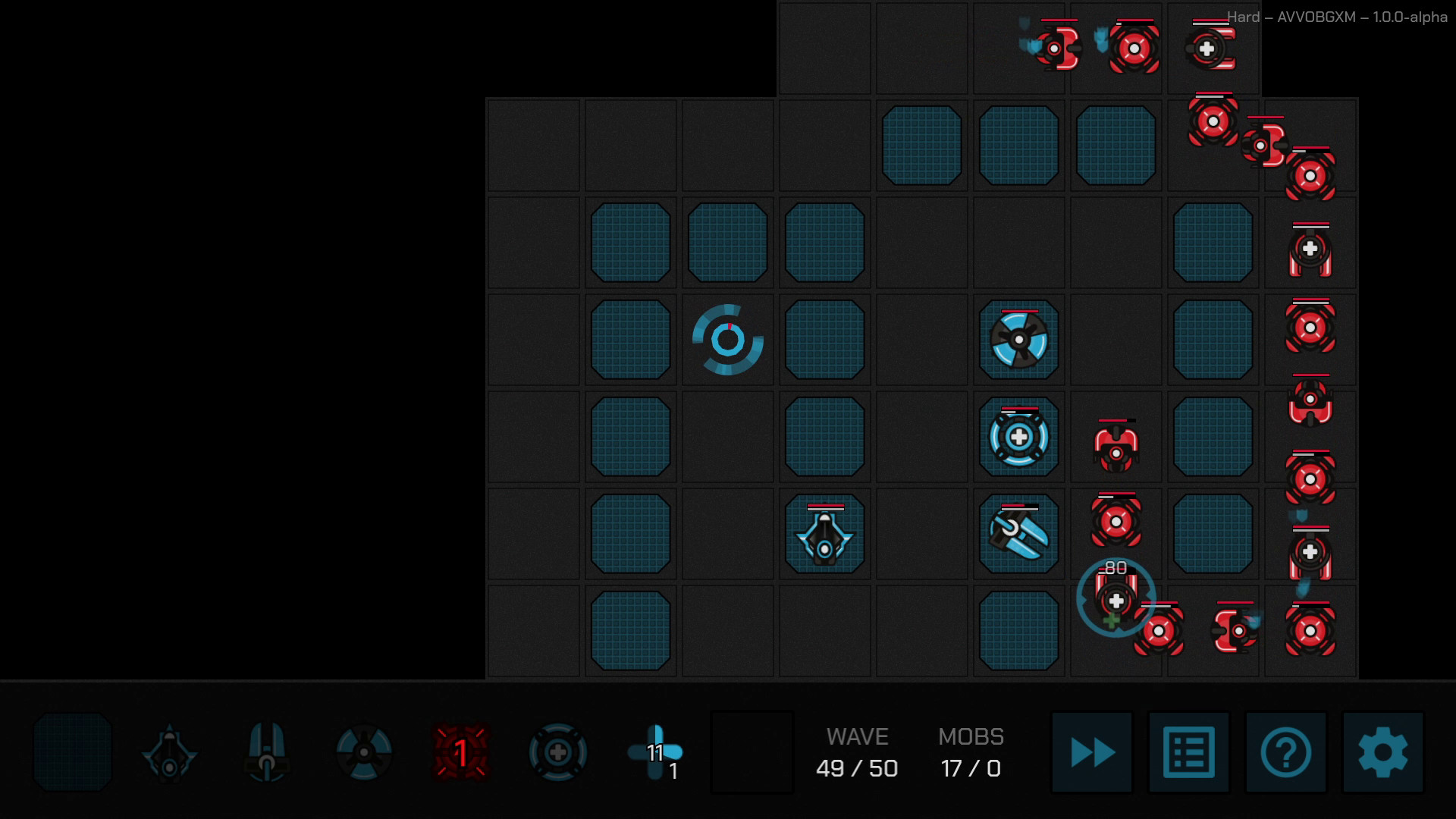Pick the nuclear flak tower

click(363, 751)
